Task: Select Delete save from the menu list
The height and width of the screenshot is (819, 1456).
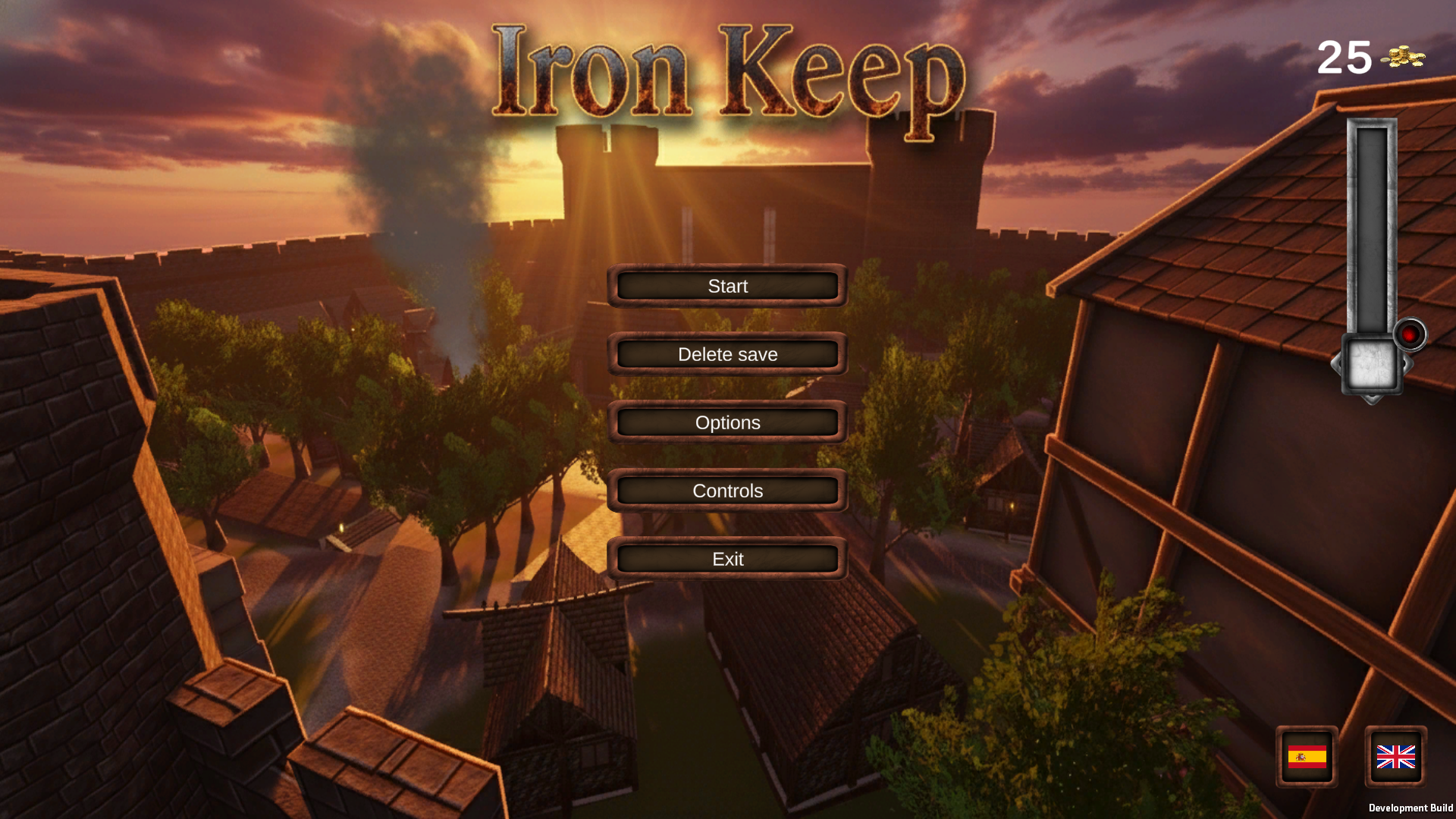Action: (x=726, y=354)
